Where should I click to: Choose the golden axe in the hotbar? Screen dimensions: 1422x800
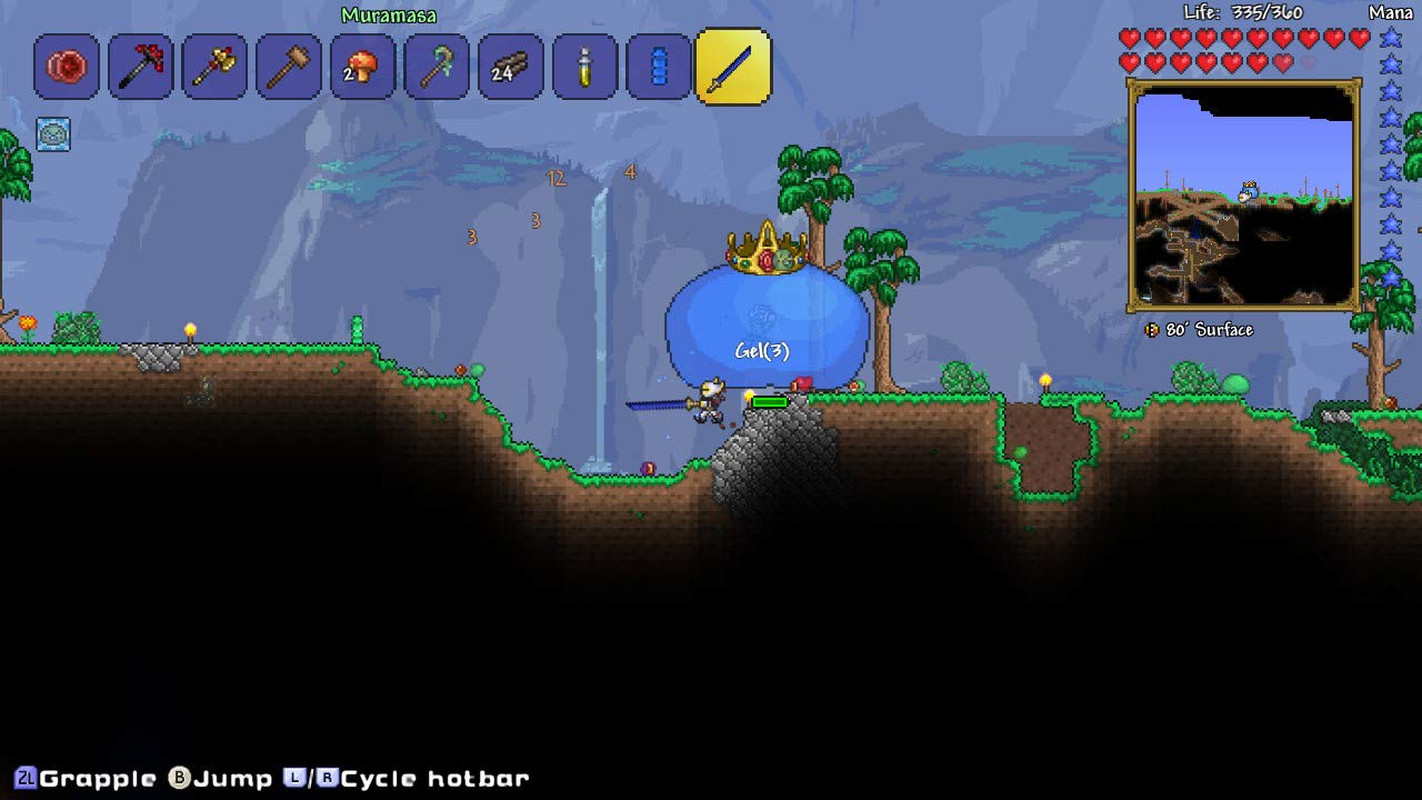click(x=214, y=67)
